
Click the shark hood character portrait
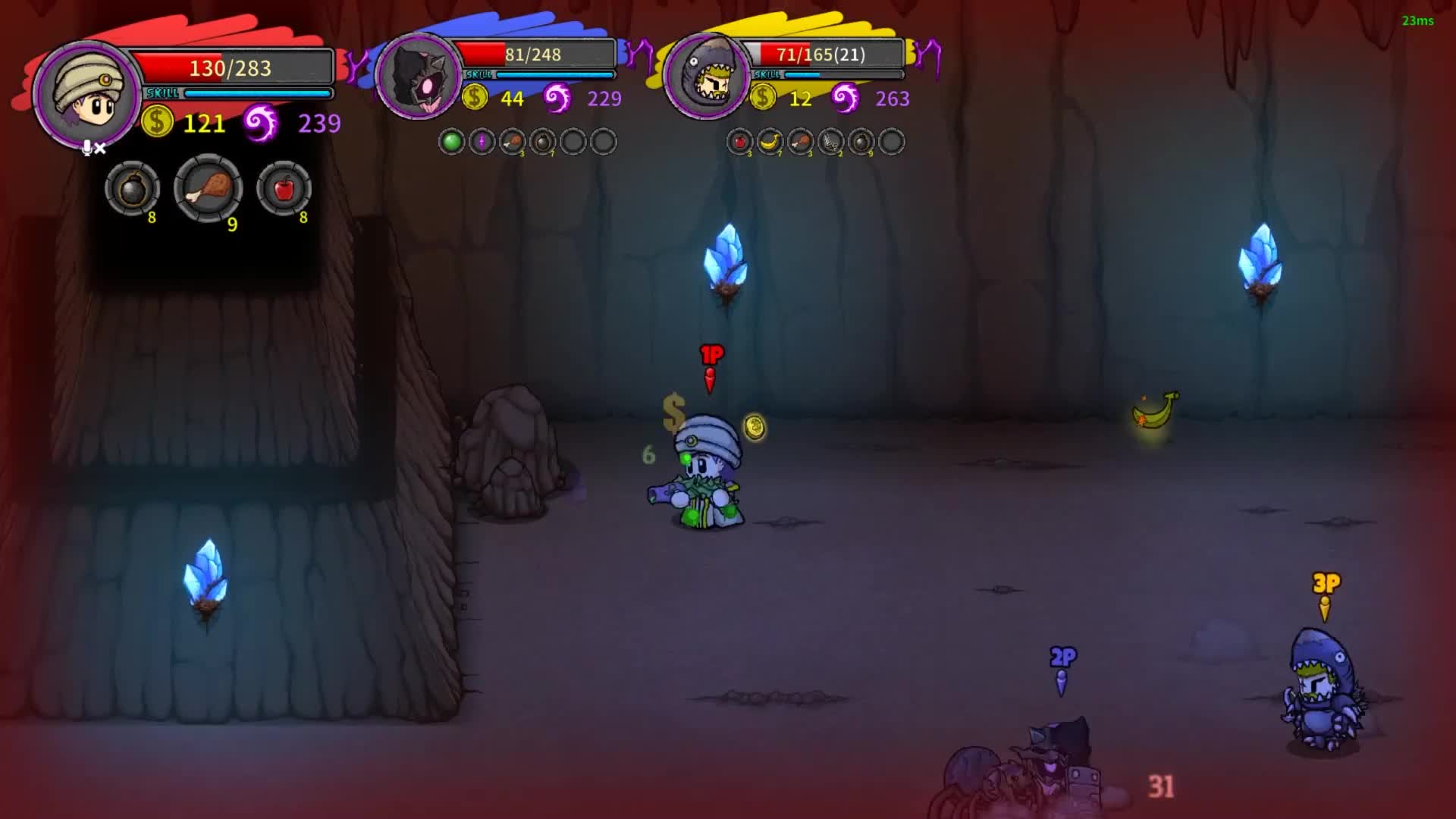pyautogui.click(x=707, y=77)
